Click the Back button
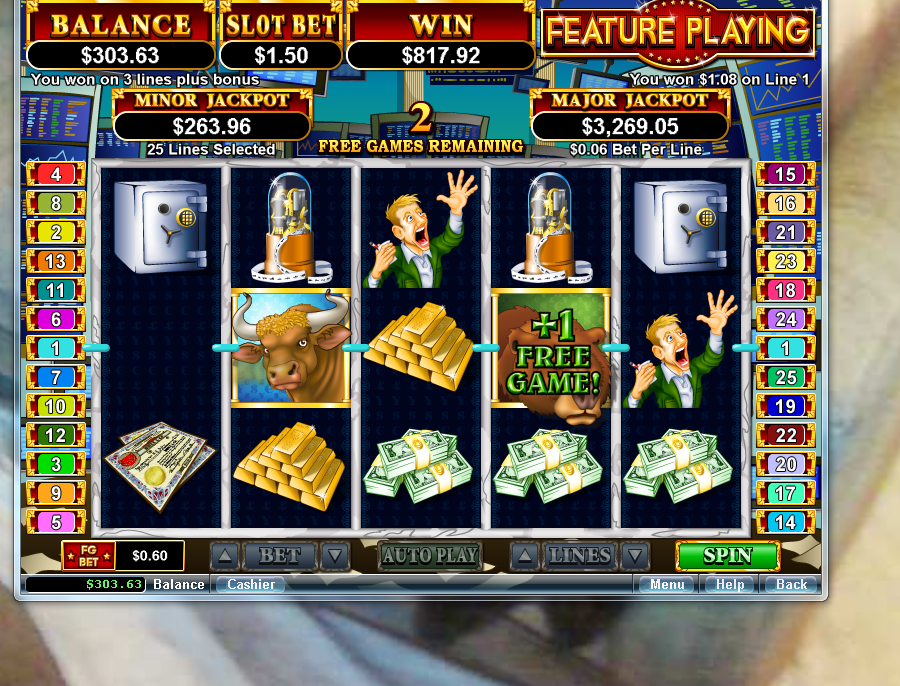This screenshot has width=900, height=686. tap(791, 585)
